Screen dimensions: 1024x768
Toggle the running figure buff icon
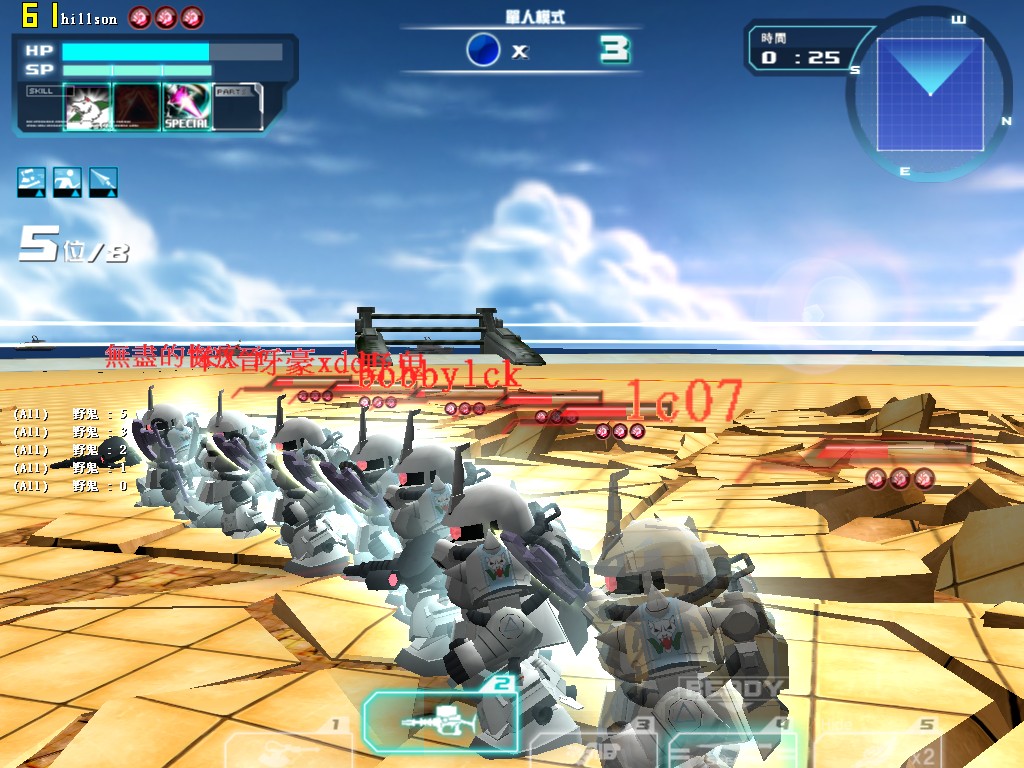(x=68, y=181)
